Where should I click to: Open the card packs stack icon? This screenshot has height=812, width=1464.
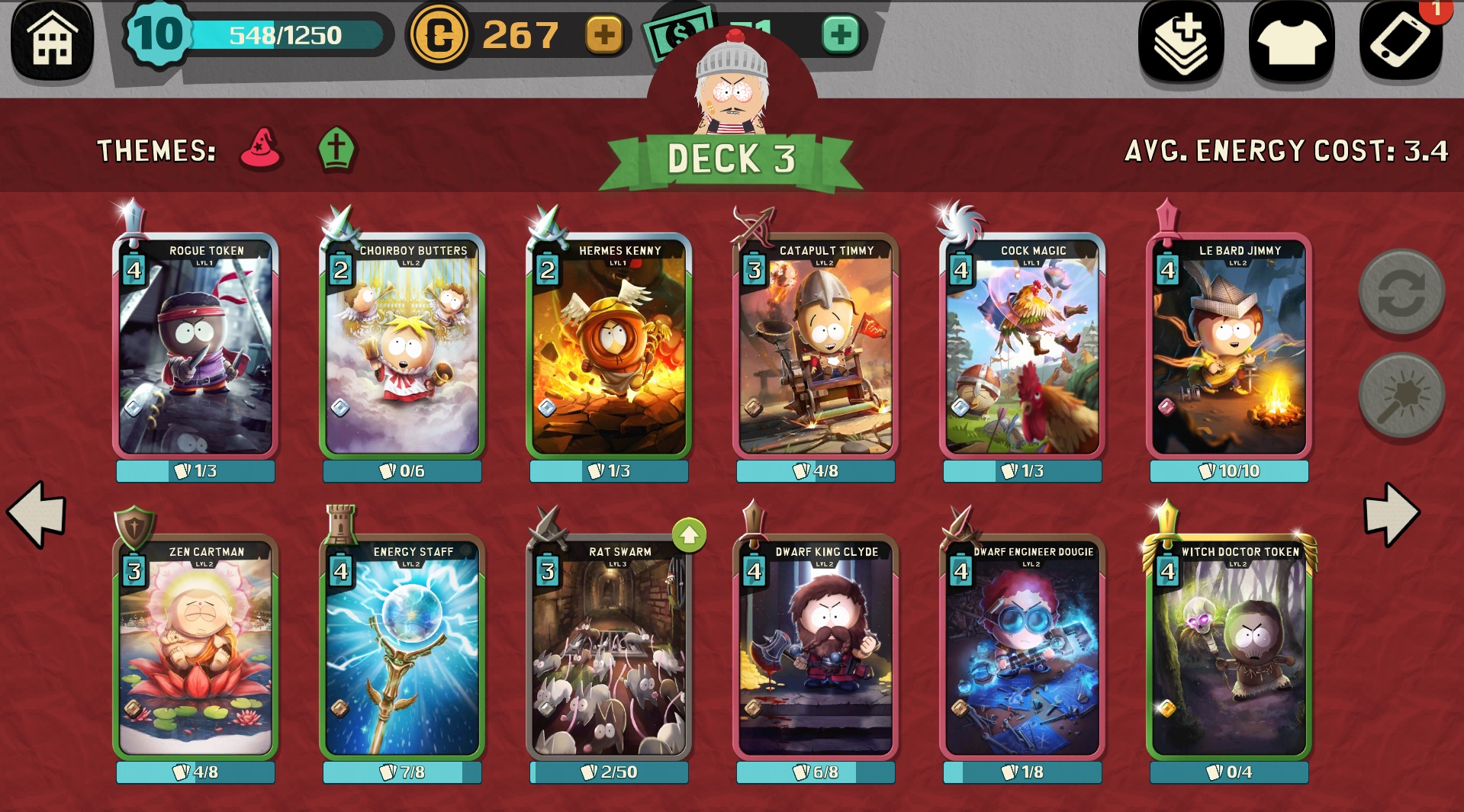1181,42
